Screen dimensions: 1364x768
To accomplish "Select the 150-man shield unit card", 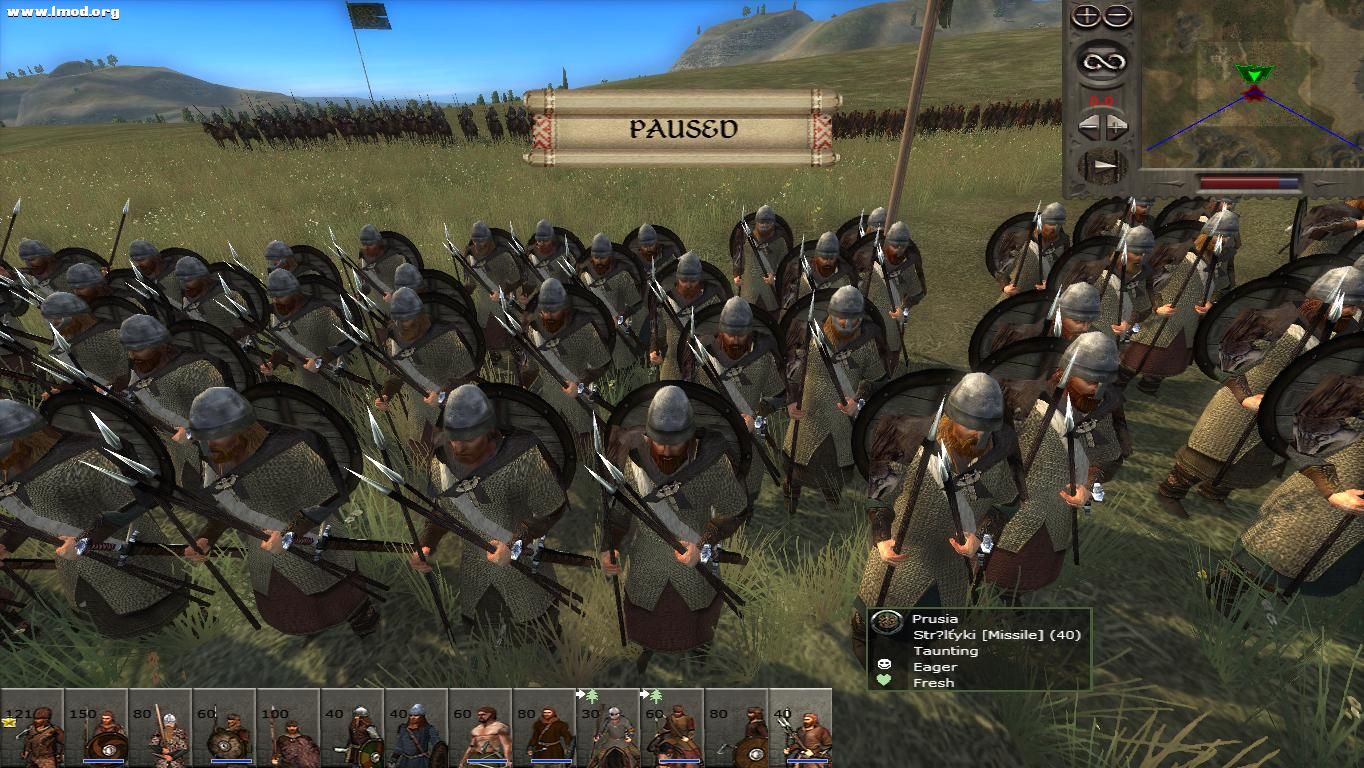I will point(96,728).
